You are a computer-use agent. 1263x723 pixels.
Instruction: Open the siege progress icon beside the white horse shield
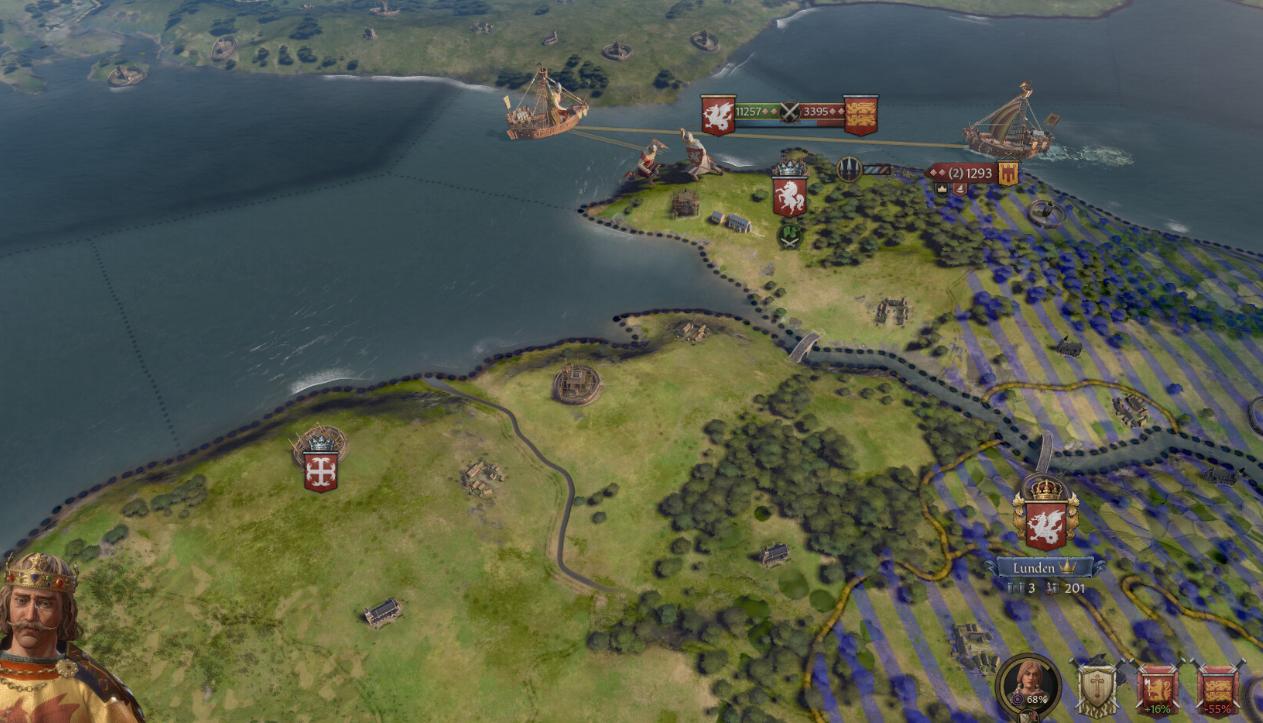[x=850, y=170]
